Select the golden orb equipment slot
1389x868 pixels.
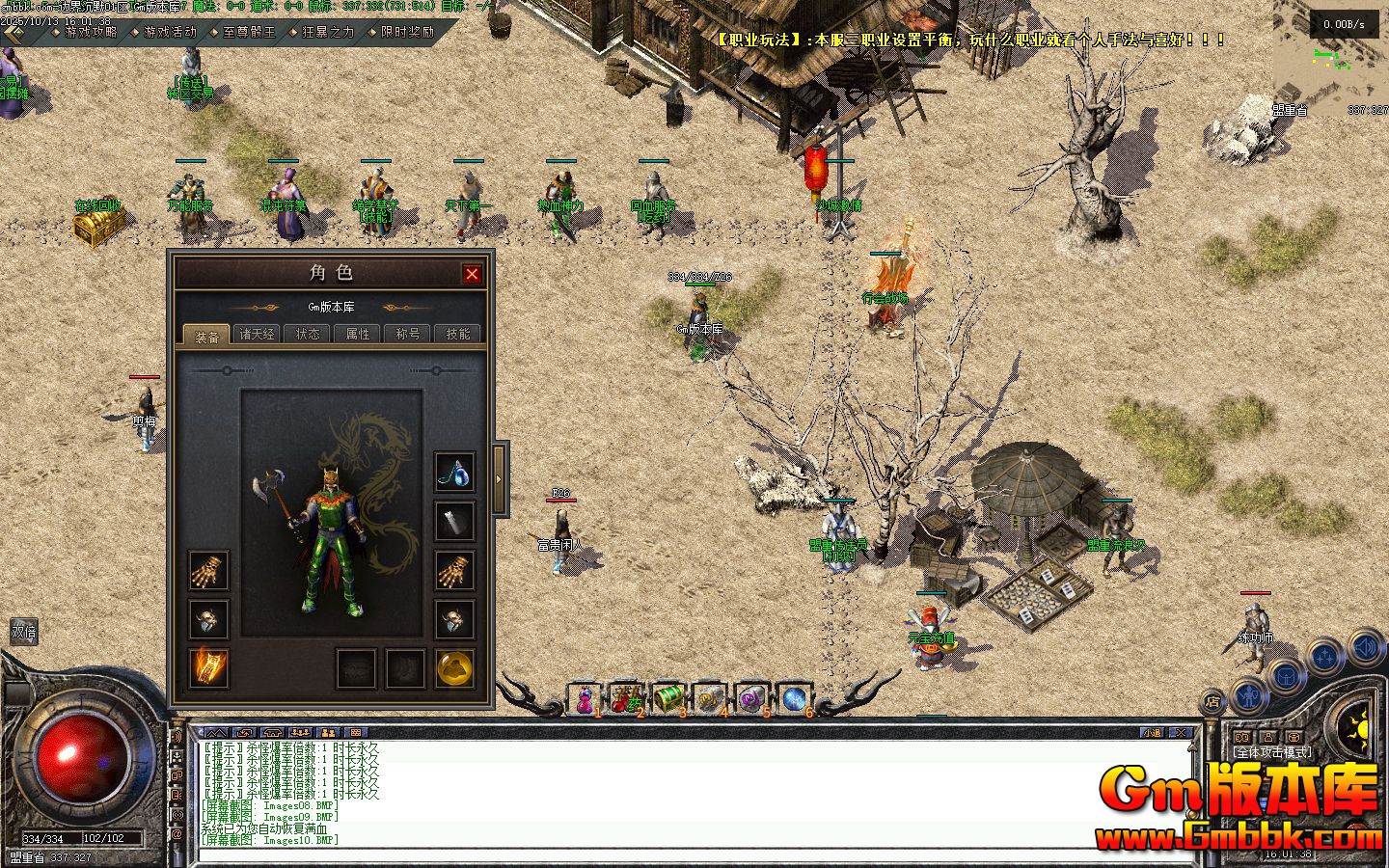click(x=454, y=668)
